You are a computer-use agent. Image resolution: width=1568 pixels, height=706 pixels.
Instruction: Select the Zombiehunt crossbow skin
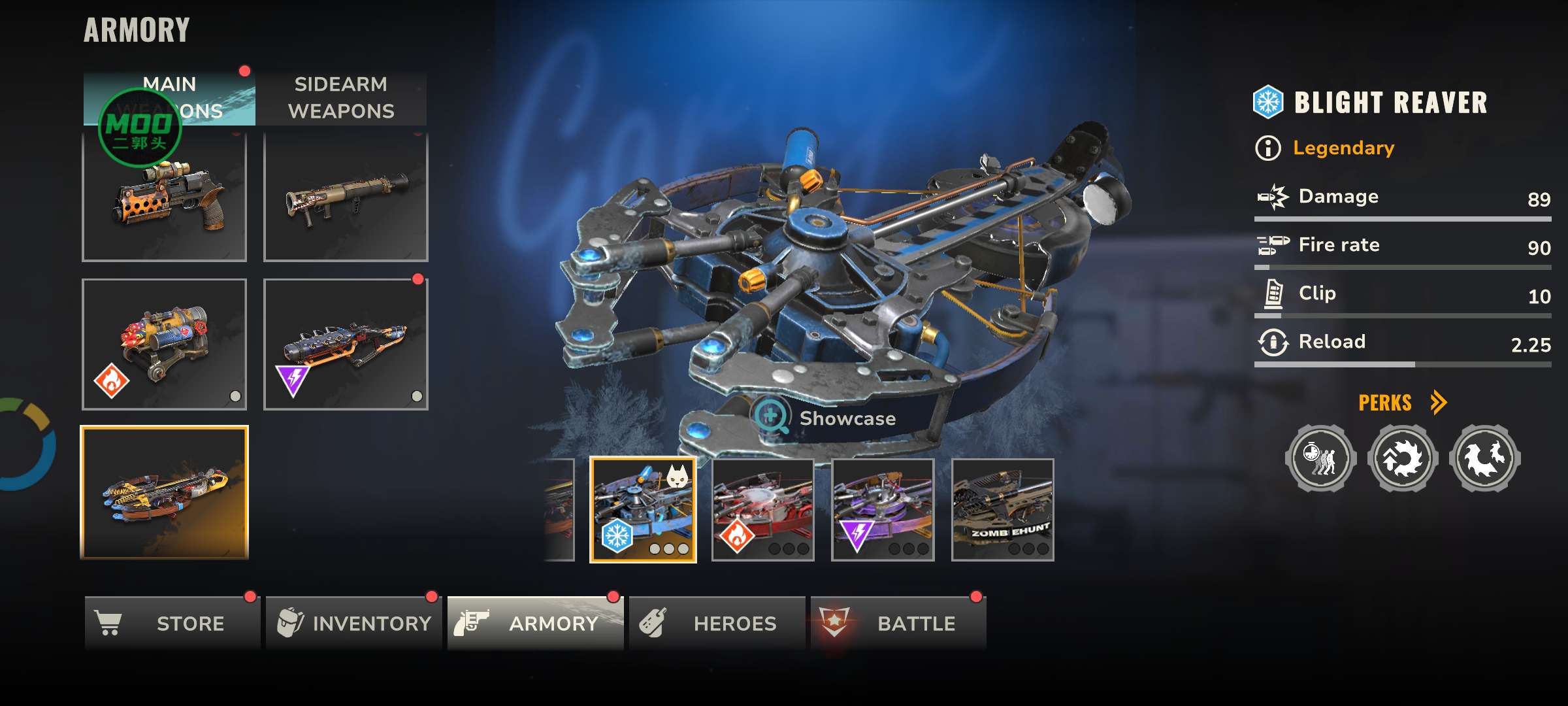[1003, 510]
